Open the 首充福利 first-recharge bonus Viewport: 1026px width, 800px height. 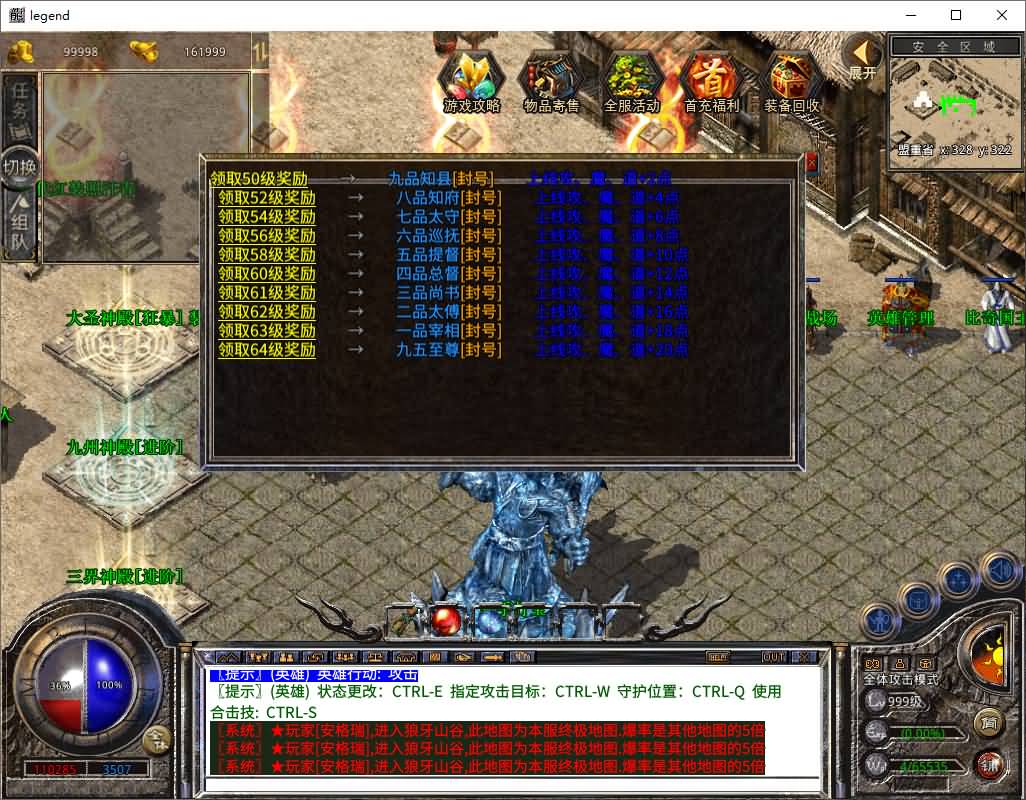[x=712, y=82]
